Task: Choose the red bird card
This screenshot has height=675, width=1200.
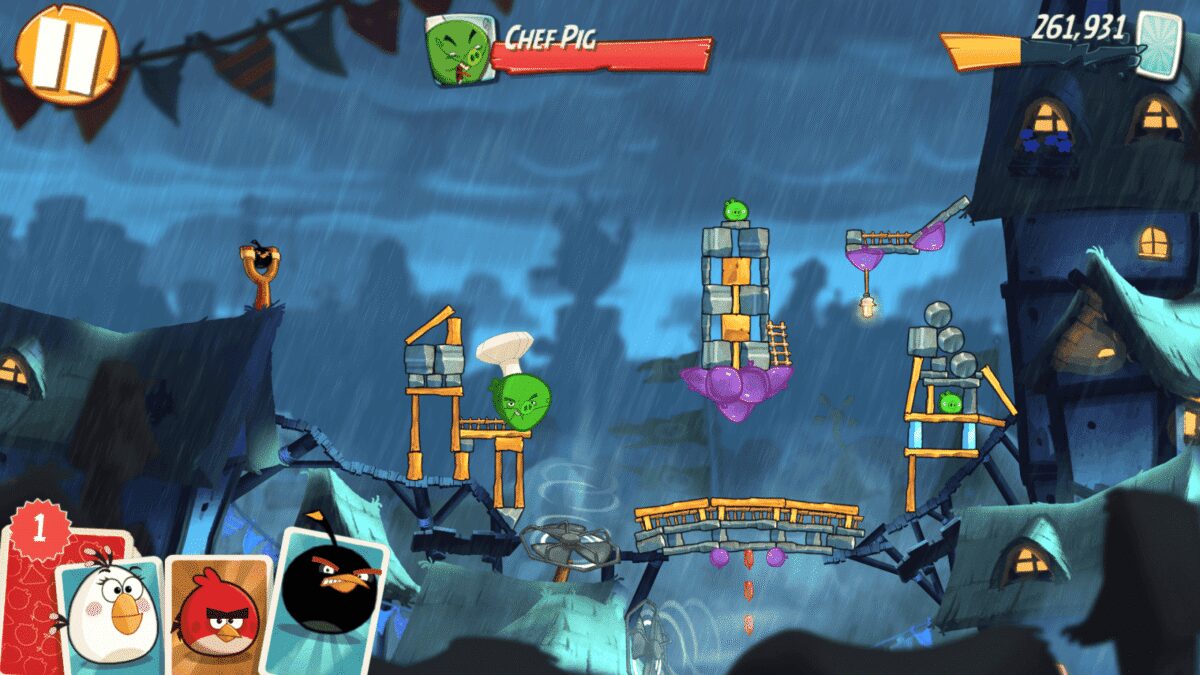Action: coord(217,608)
